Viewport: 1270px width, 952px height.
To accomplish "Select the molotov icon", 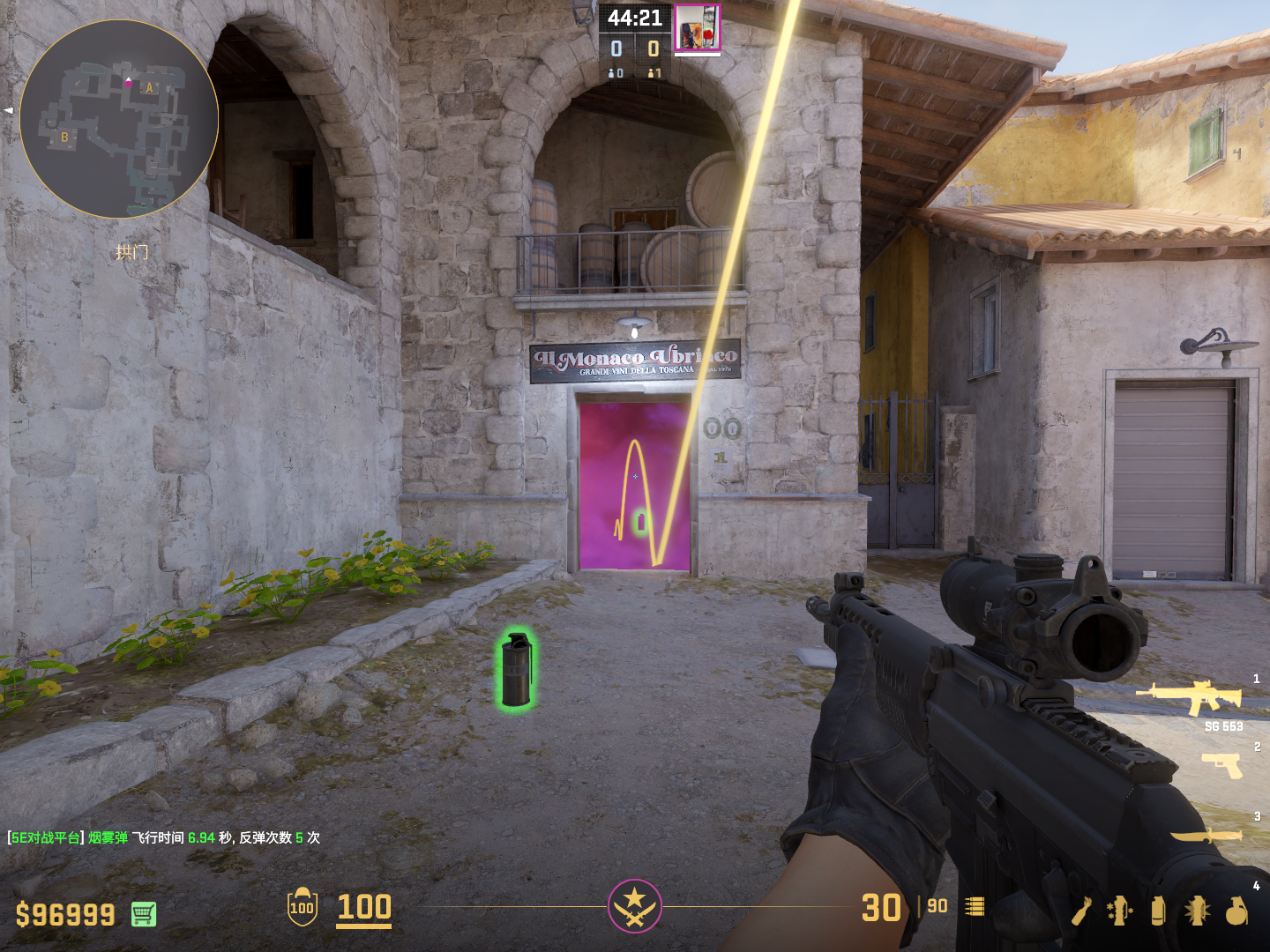I will pyautogui.click(x=1082, y=911).
